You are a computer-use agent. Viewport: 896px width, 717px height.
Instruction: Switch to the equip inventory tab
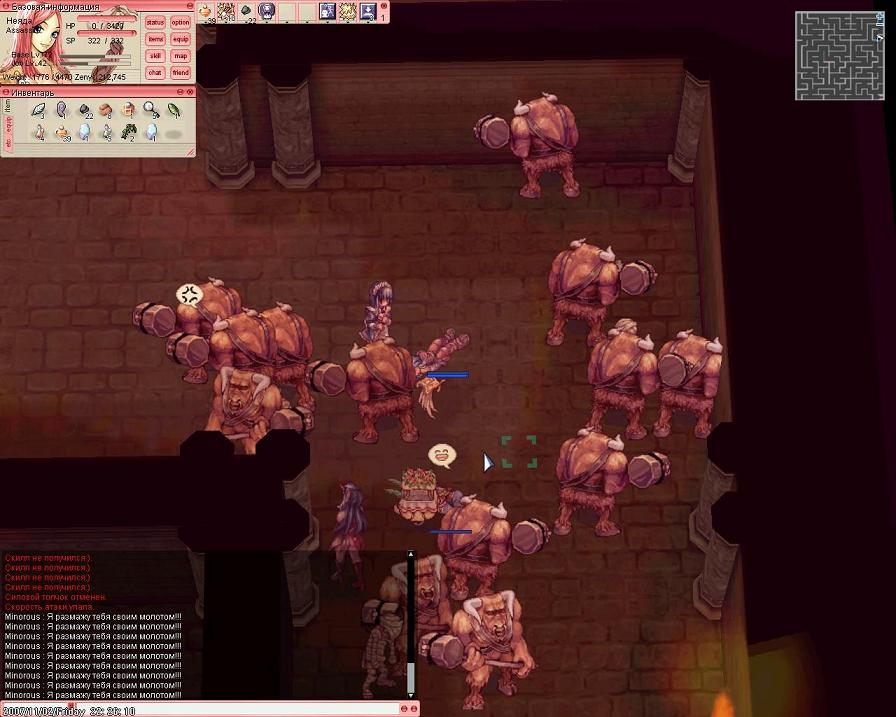tap(9, 124)
